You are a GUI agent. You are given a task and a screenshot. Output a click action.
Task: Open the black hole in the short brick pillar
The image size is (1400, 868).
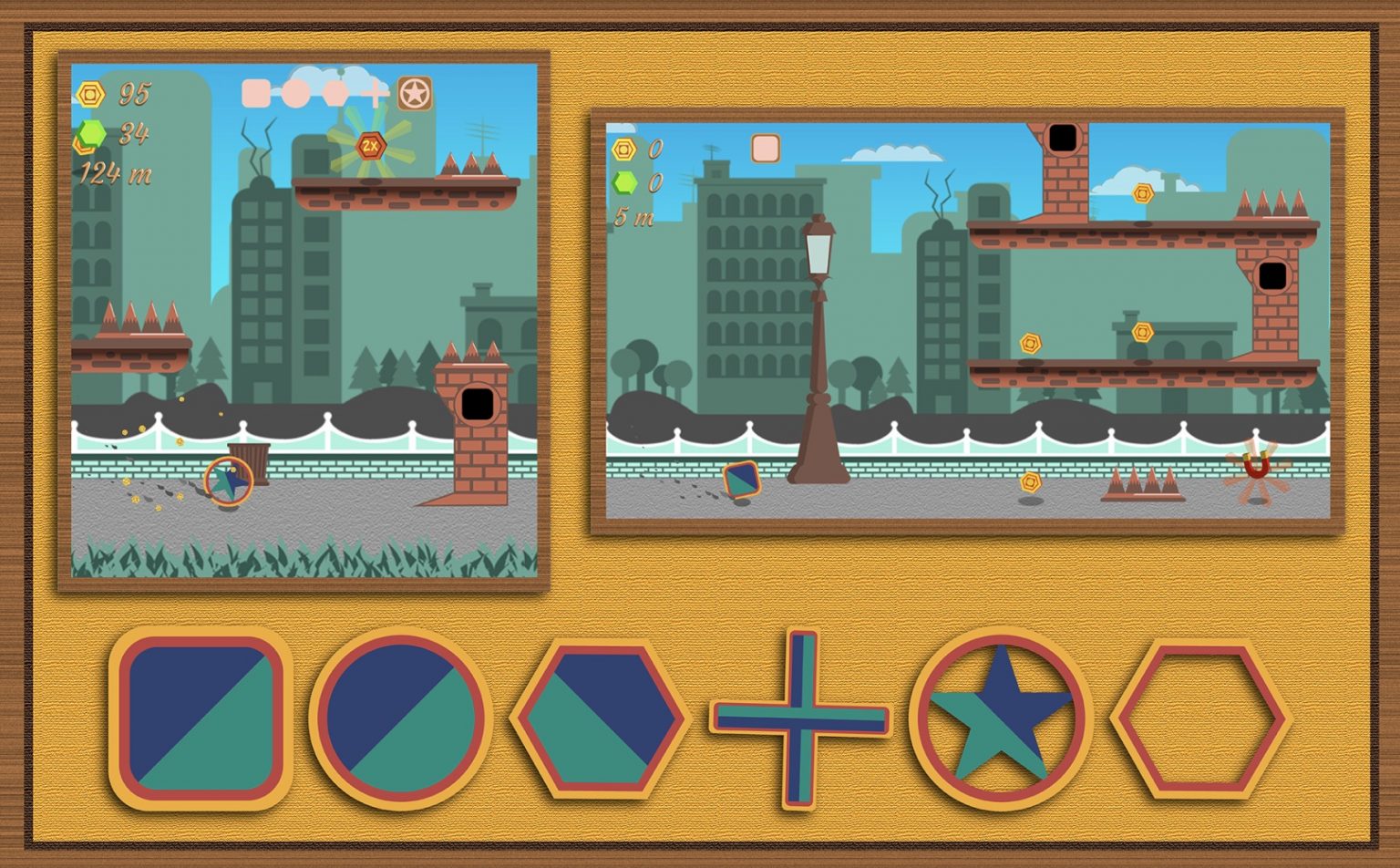478,404
